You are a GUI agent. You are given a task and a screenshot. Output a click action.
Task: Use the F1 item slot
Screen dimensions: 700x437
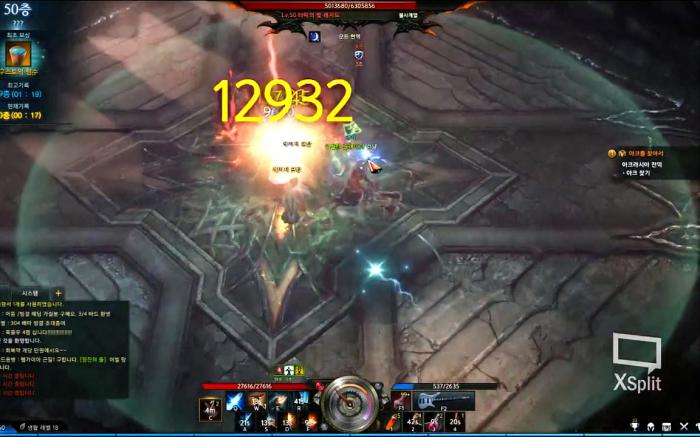pos(405,401)
